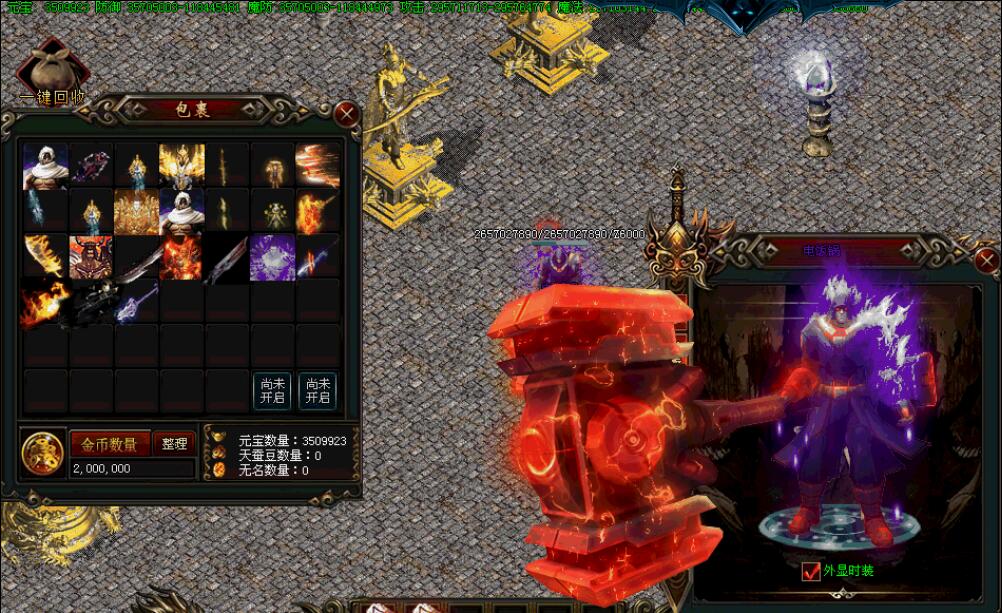Toggle the 外显时装 checkbox
Viewport: 1002px width, 613px height.
point(811,571)
